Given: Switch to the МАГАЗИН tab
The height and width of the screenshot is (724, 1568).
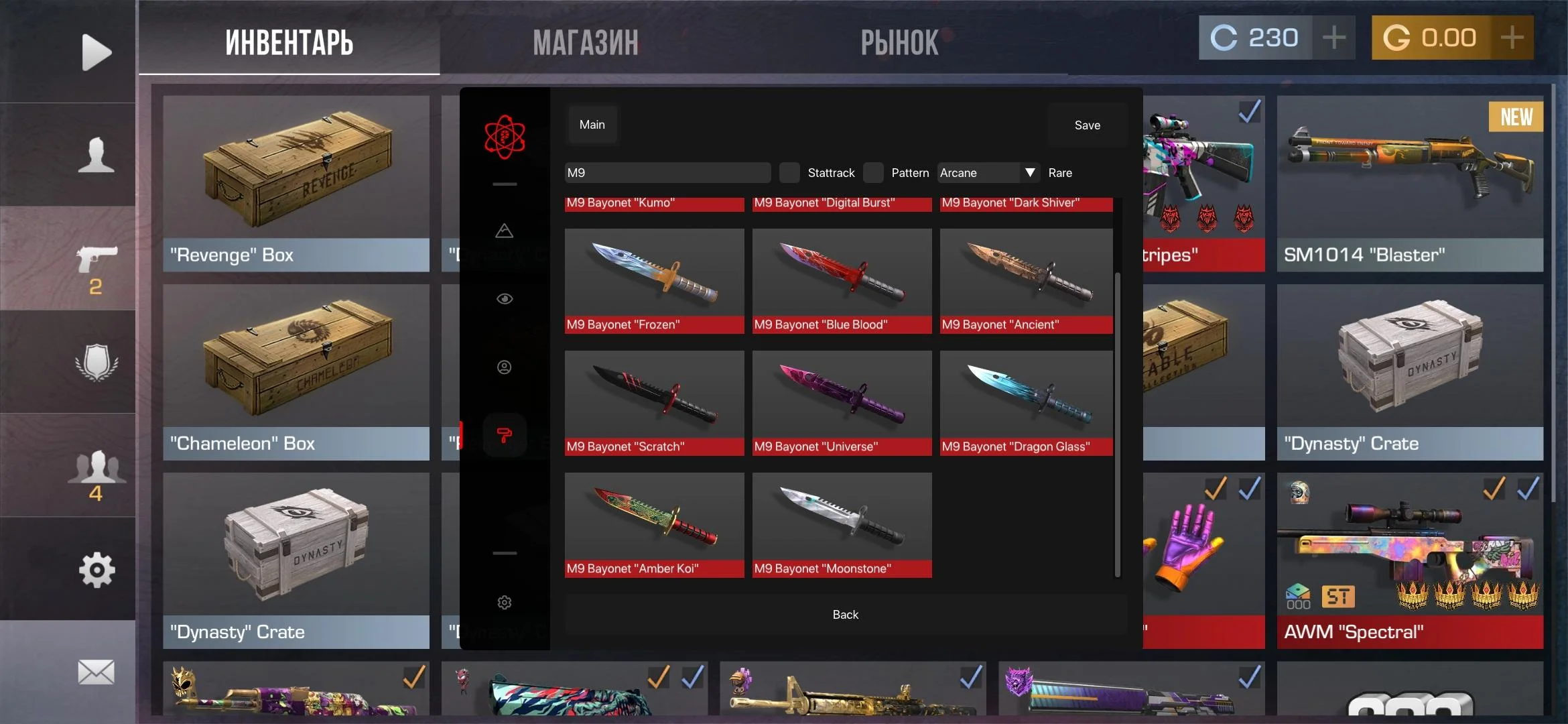Looking at the screenshot, I should 586,43.
